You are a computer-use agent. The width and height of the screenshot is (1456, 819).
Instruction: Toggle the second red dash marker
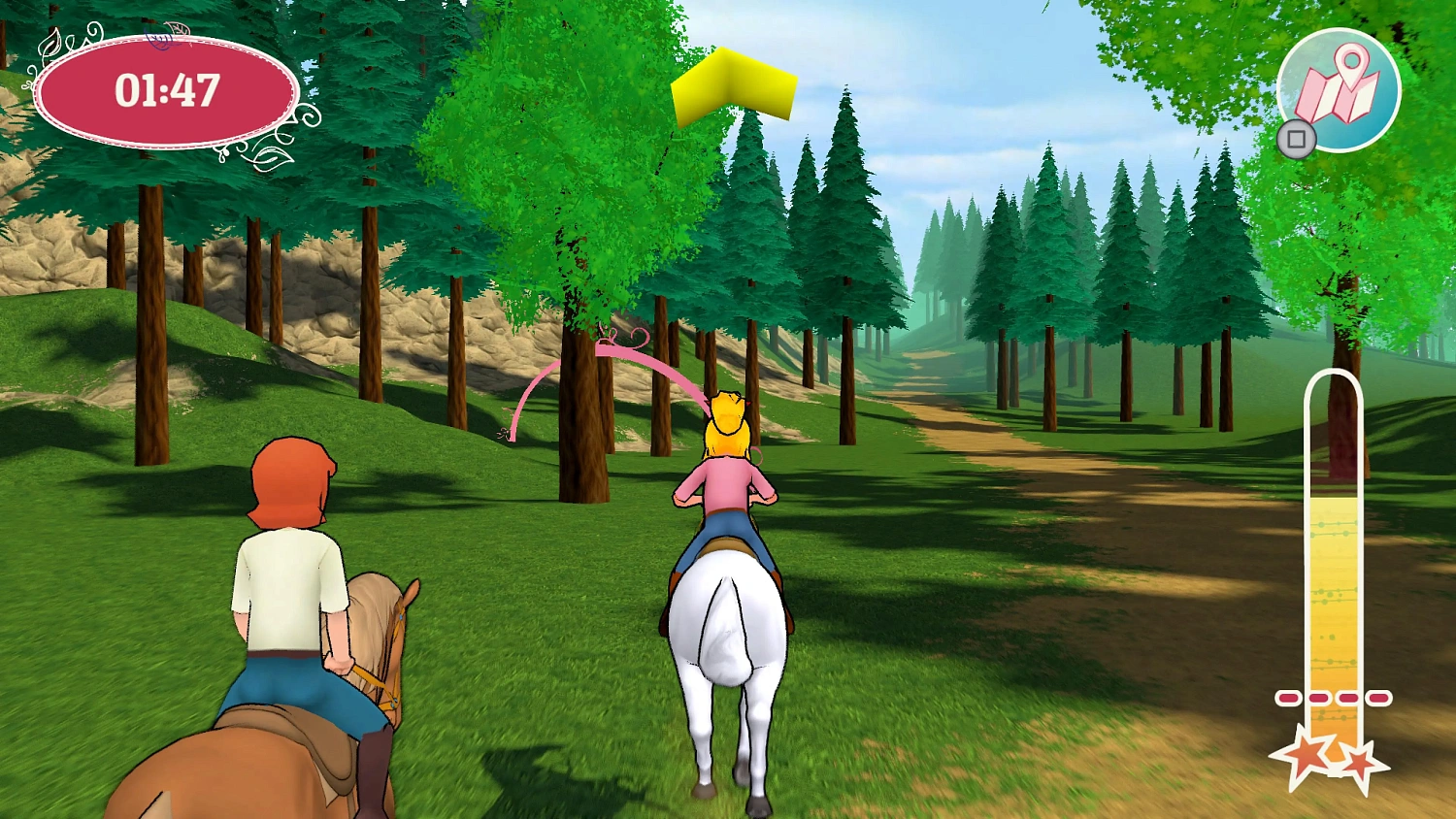tap(1317, 697)
